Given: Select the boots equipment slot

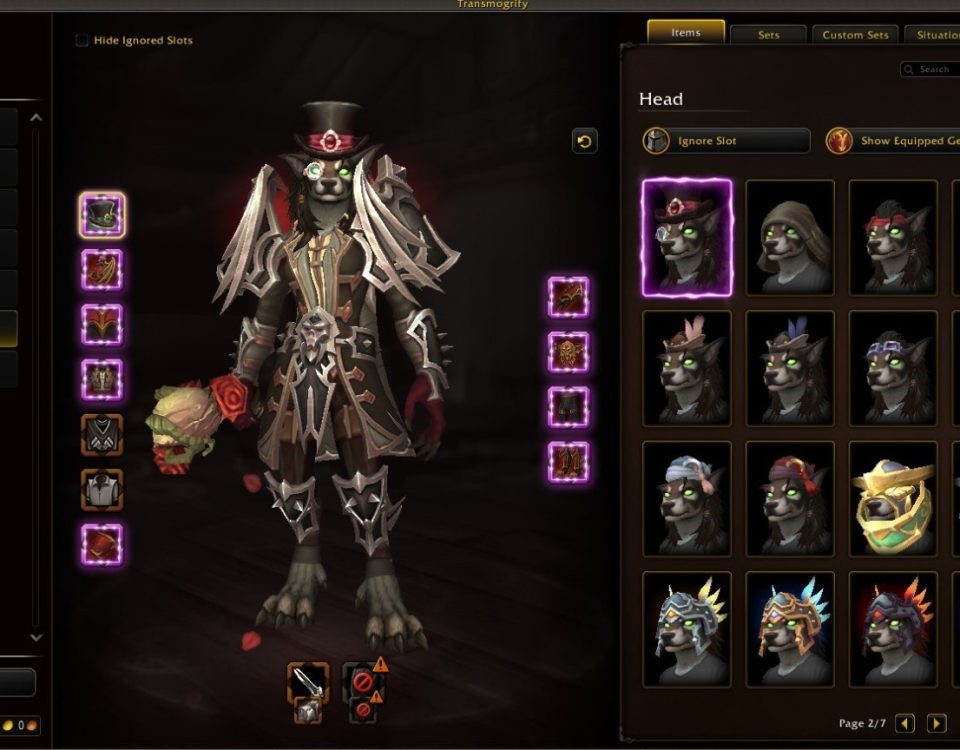Looking at the screenshot, I should pyautogui.click(x=568, y=462).
